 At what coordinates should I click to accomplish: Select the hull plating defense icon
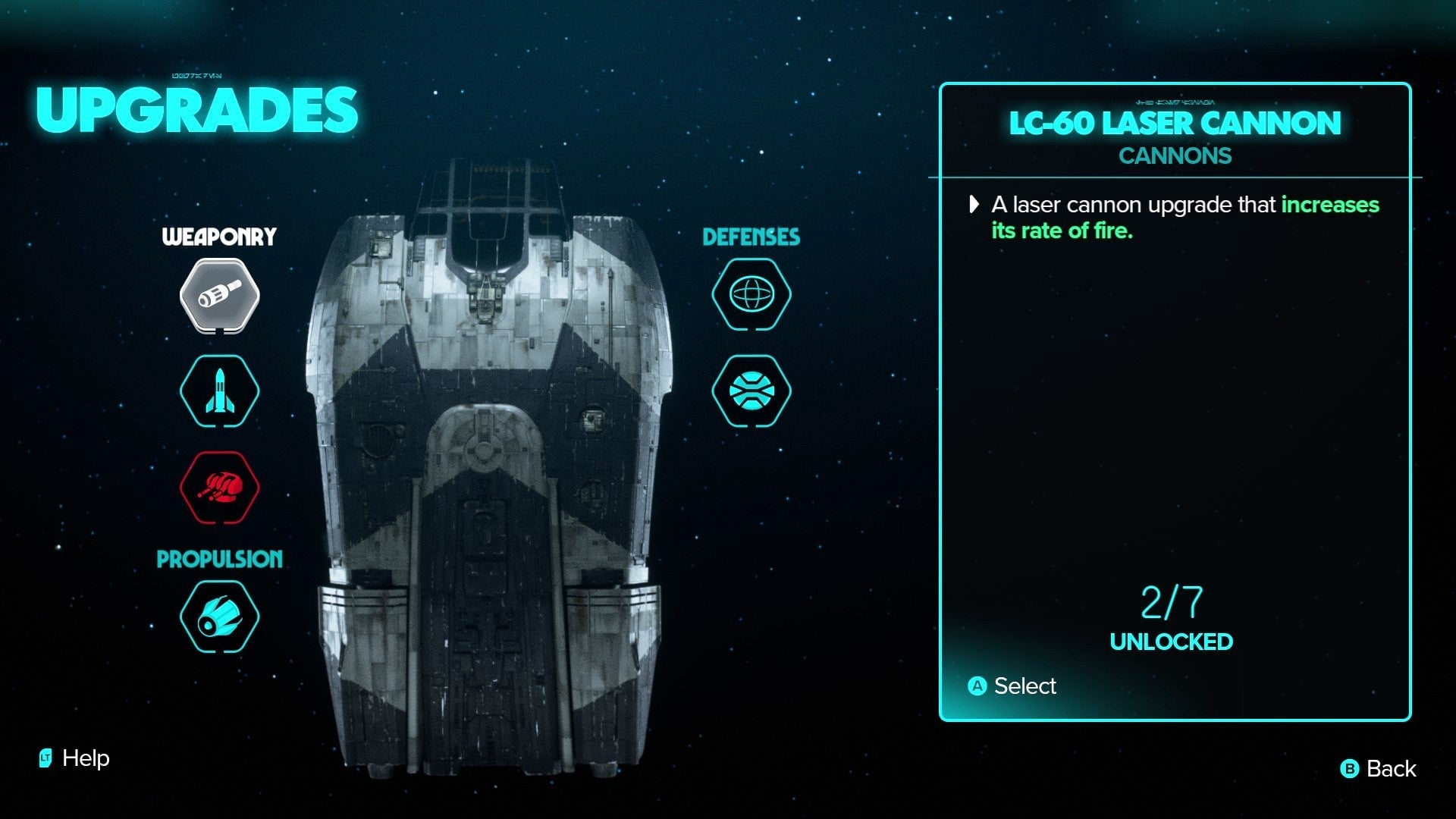click(x=752, y=392)
